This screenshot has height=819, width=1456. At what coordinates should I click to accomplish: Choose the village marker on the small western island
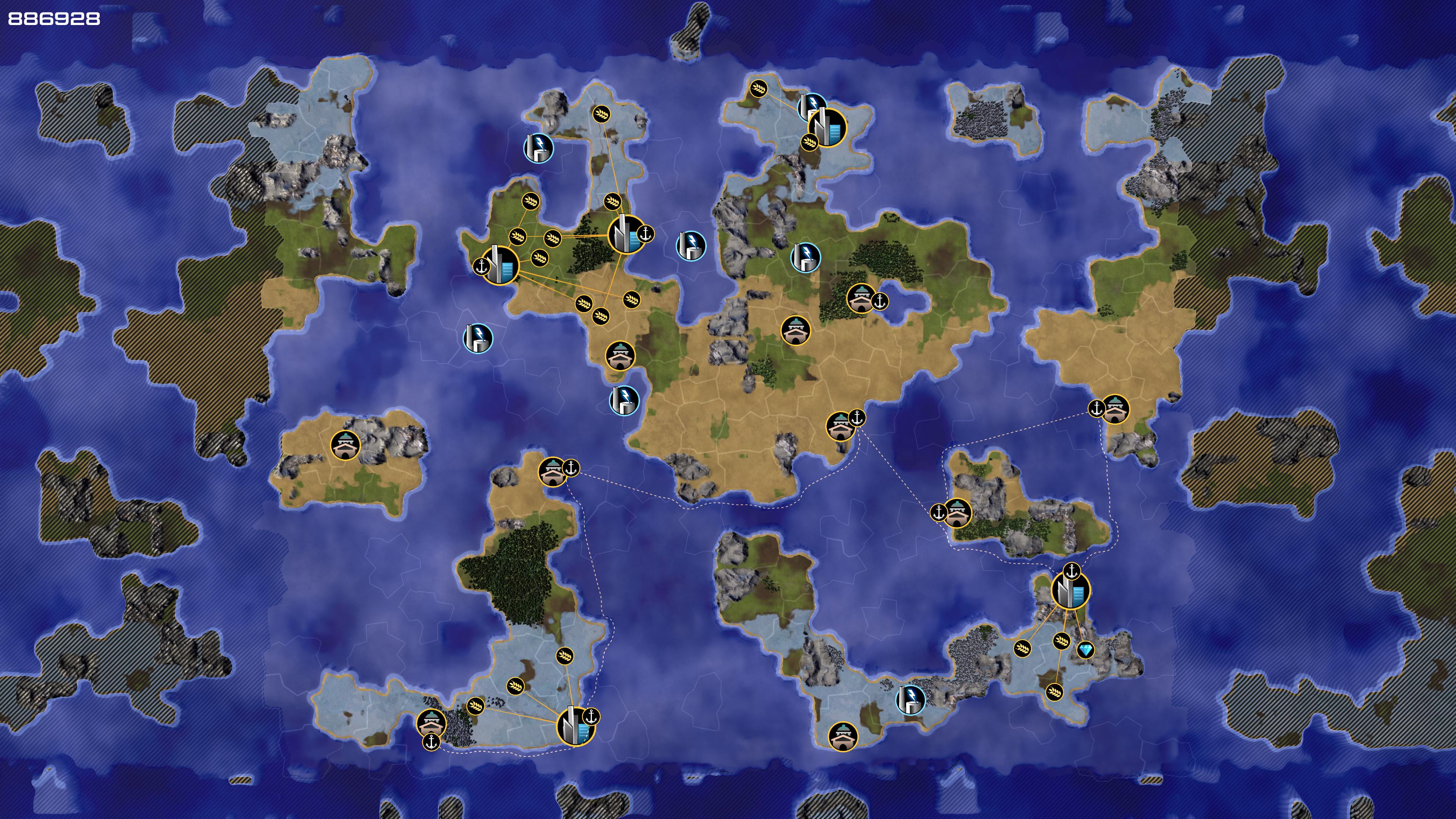point(345,445)
